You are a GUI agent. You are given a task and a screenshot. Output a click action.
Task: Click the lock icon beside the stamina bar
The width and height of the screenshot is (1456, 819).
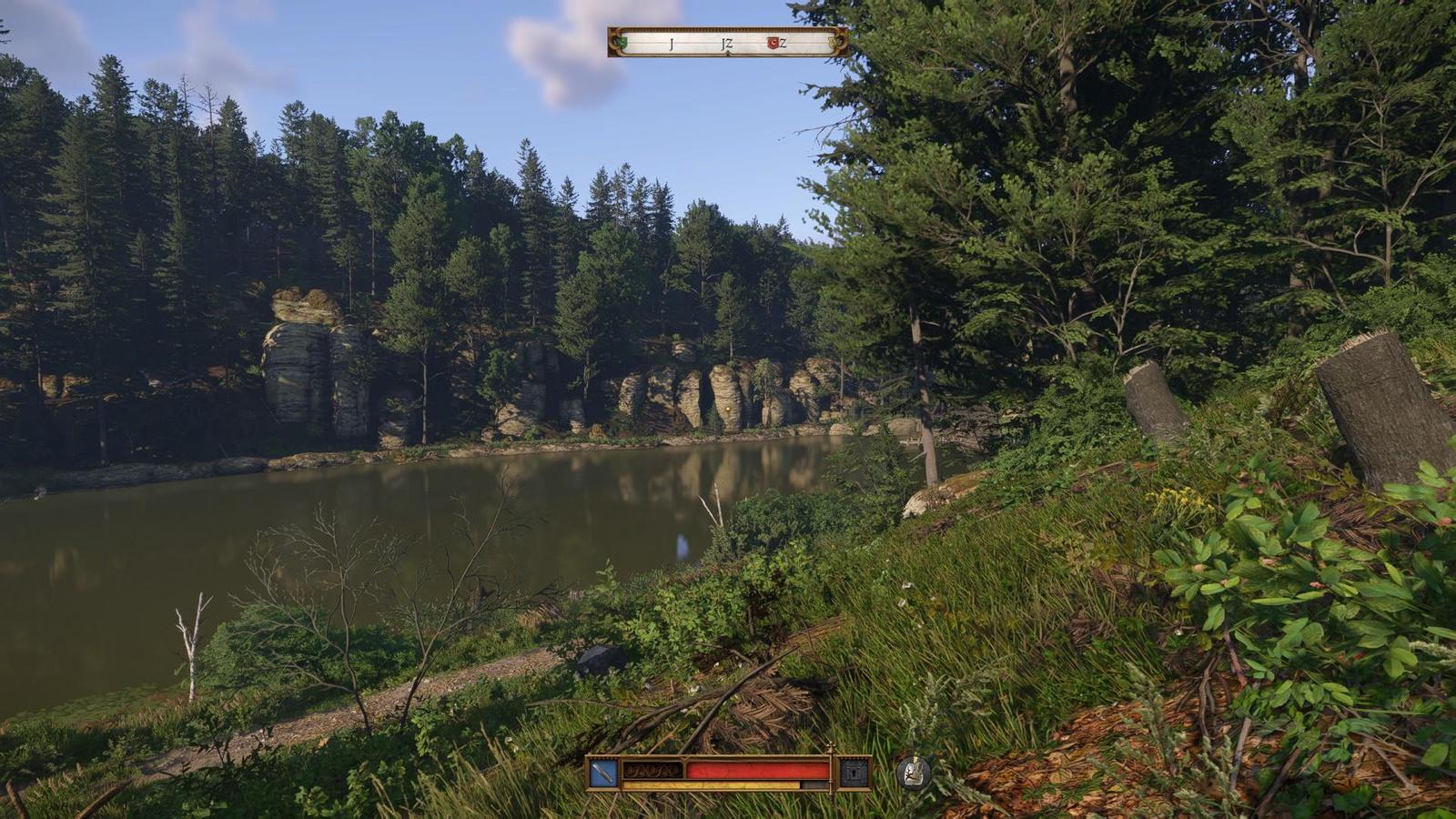(x=852, y=773)
